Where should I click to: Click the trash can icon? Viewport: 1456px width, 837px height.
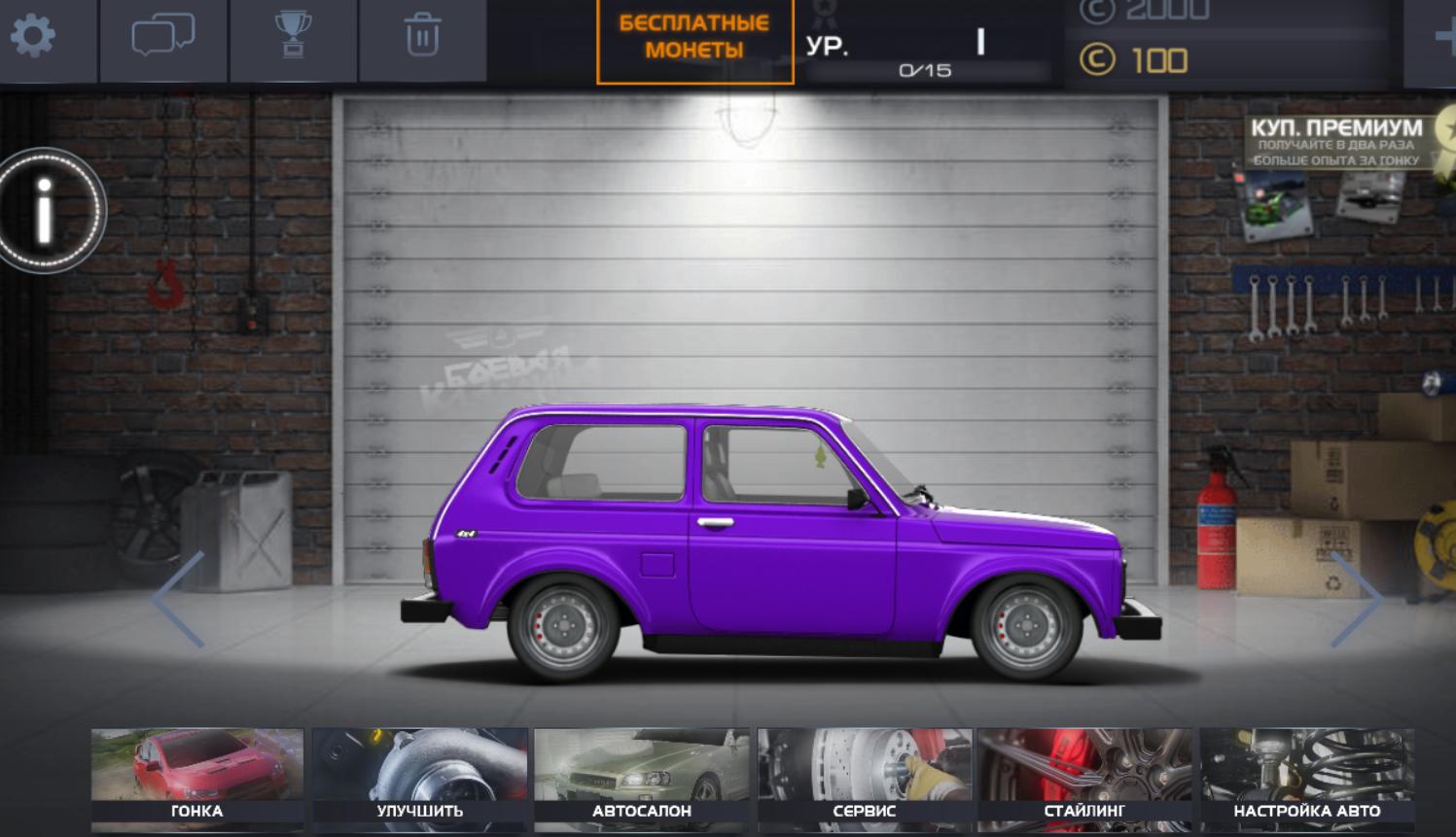(x=422, y=37)
